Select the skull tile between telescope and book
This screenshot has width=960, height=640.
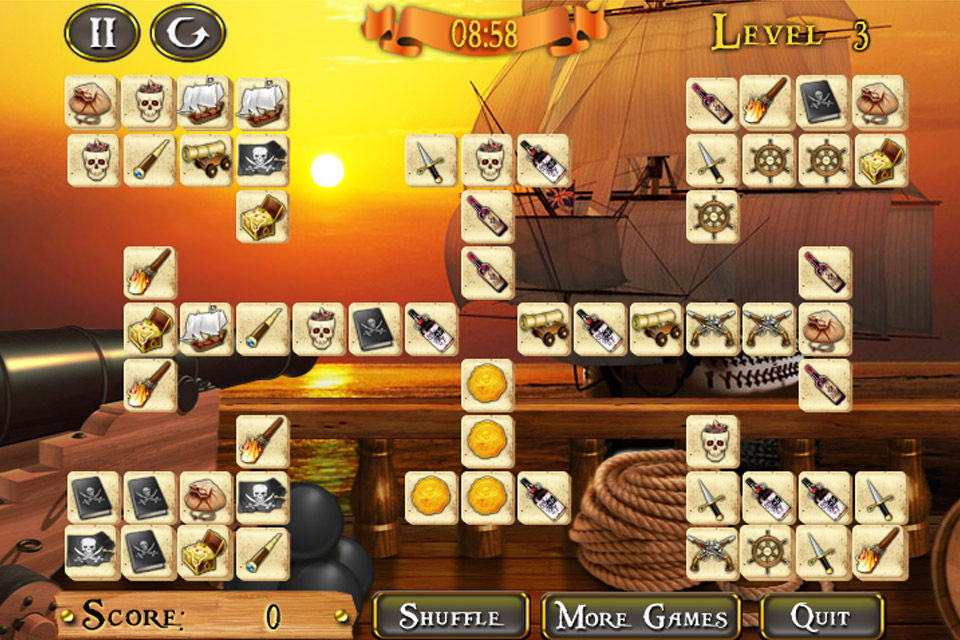pos(318,329)
